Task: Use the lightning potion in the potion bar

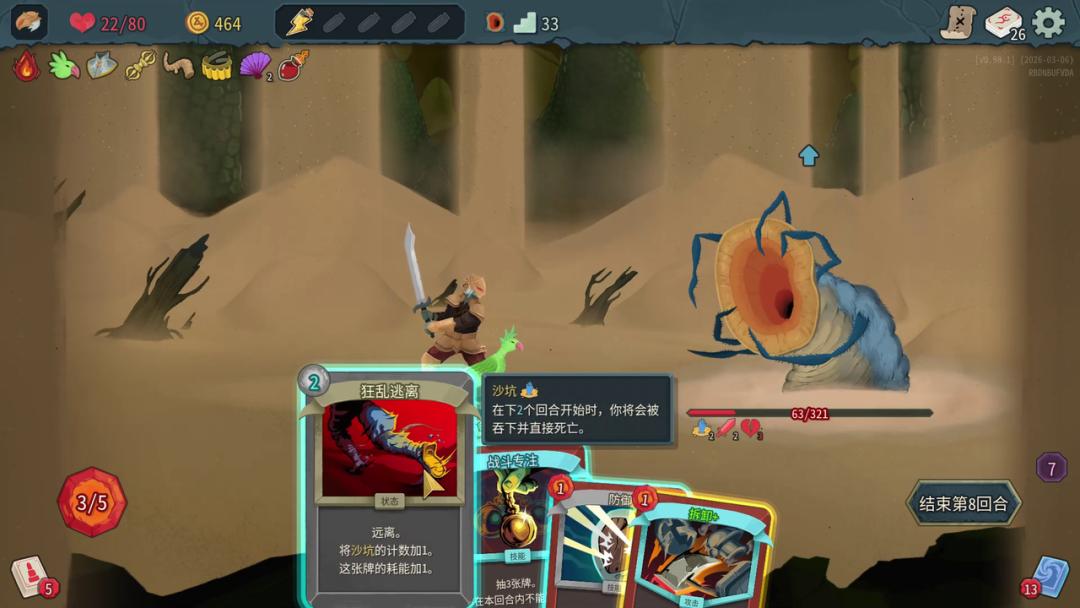Action: pos(299,22)
